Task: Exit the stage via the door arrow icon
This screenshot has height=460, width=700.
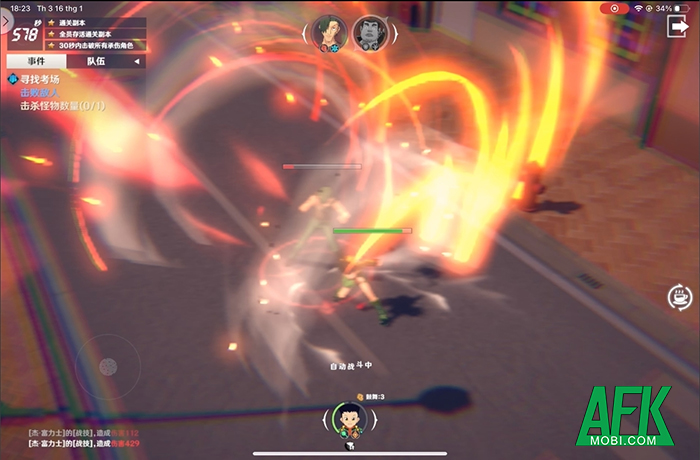Action: [x=676, y=27]
